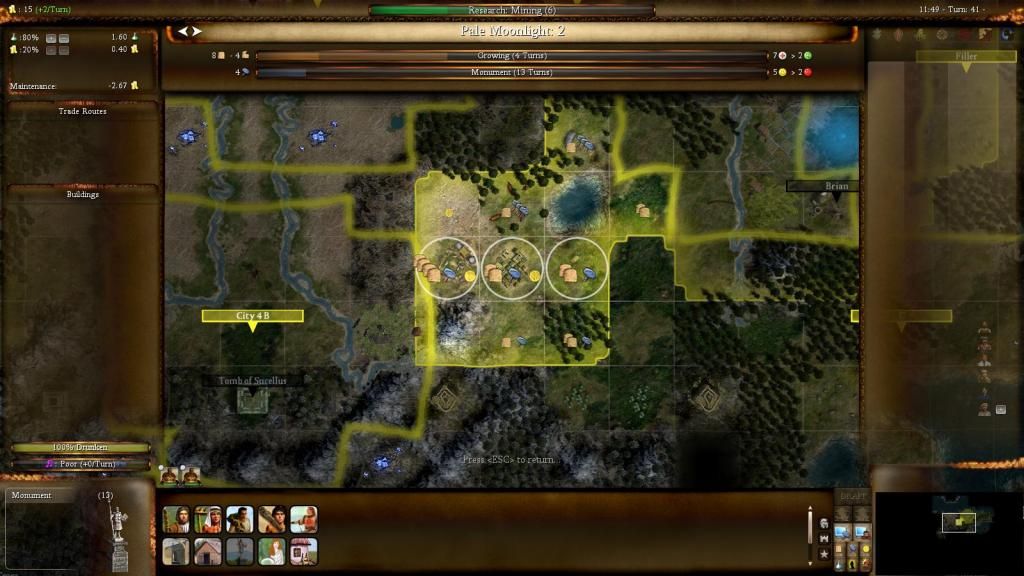Choose the hooded bearded man unit icon
Image resolution: width=1024 pixels, height=576 pixels.
[x=176, y=520]
